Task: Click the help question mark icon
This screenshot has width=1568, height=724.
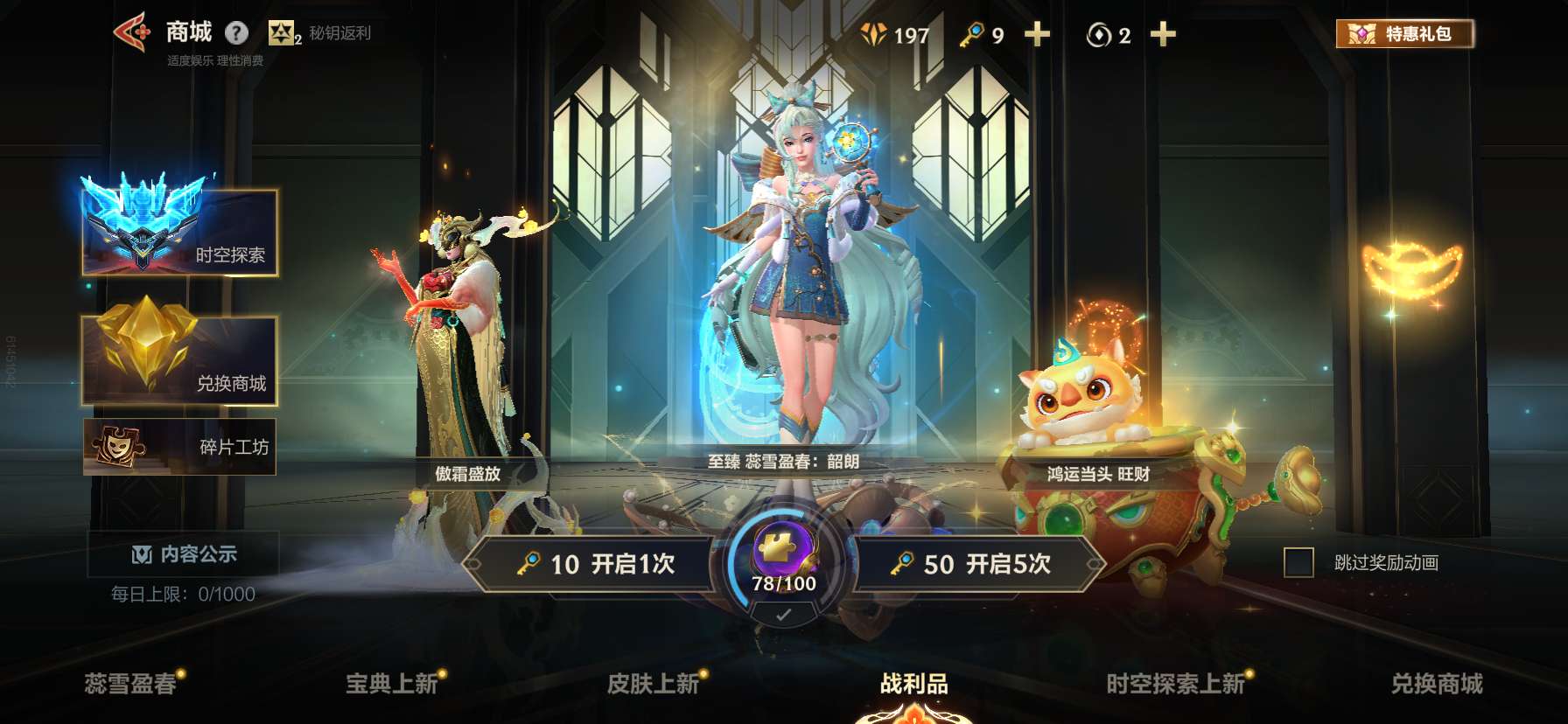Action: pos(234,33)
